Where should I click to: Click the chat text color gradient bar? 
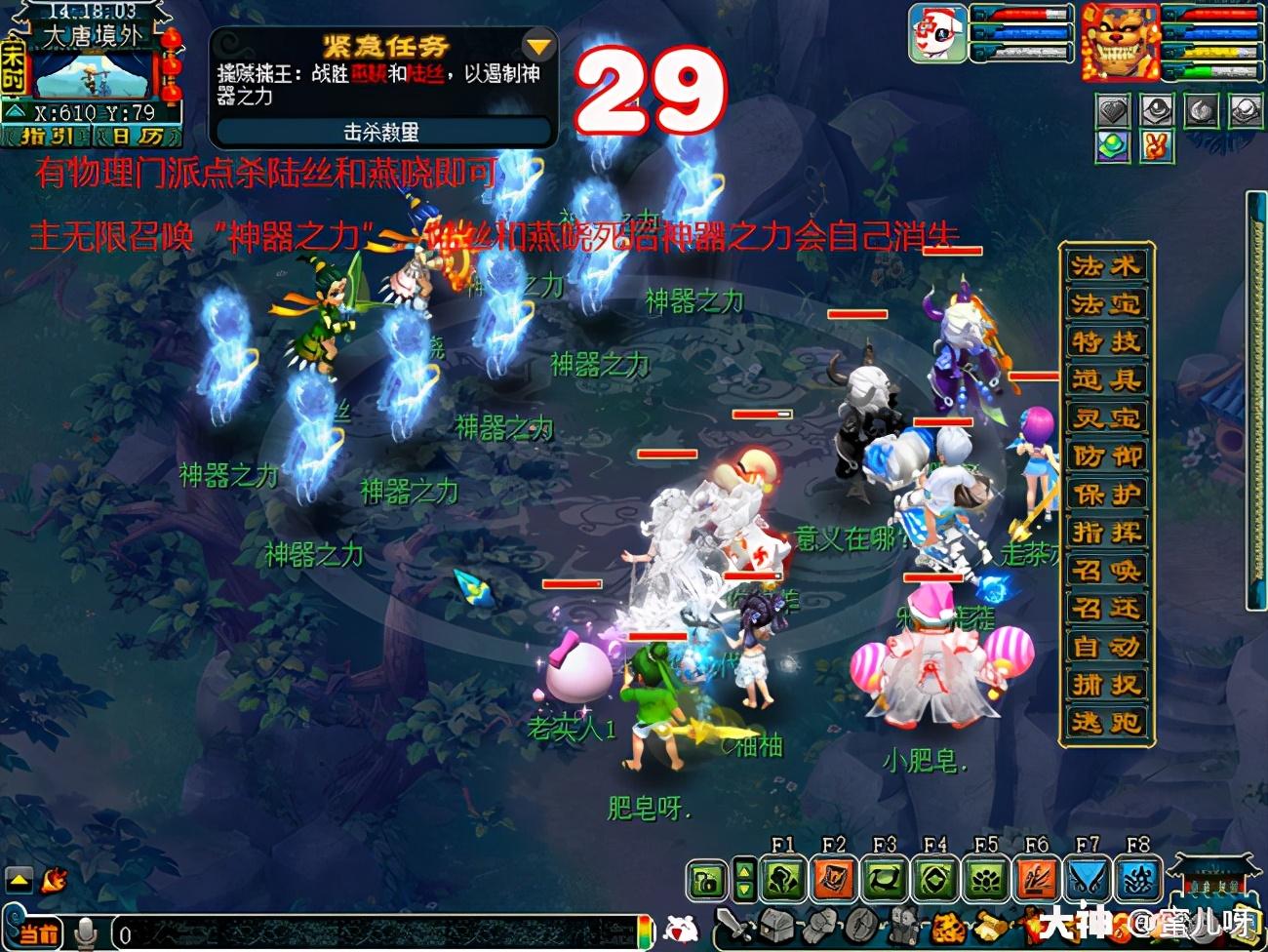point(645,930)
